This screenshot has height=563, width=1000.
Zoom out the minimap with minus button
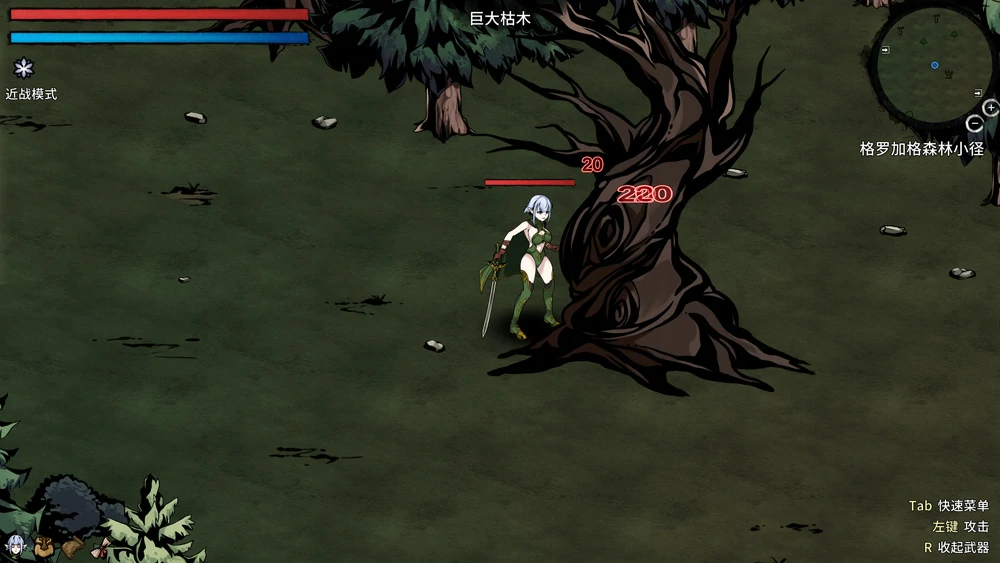(x=975, y=124)
